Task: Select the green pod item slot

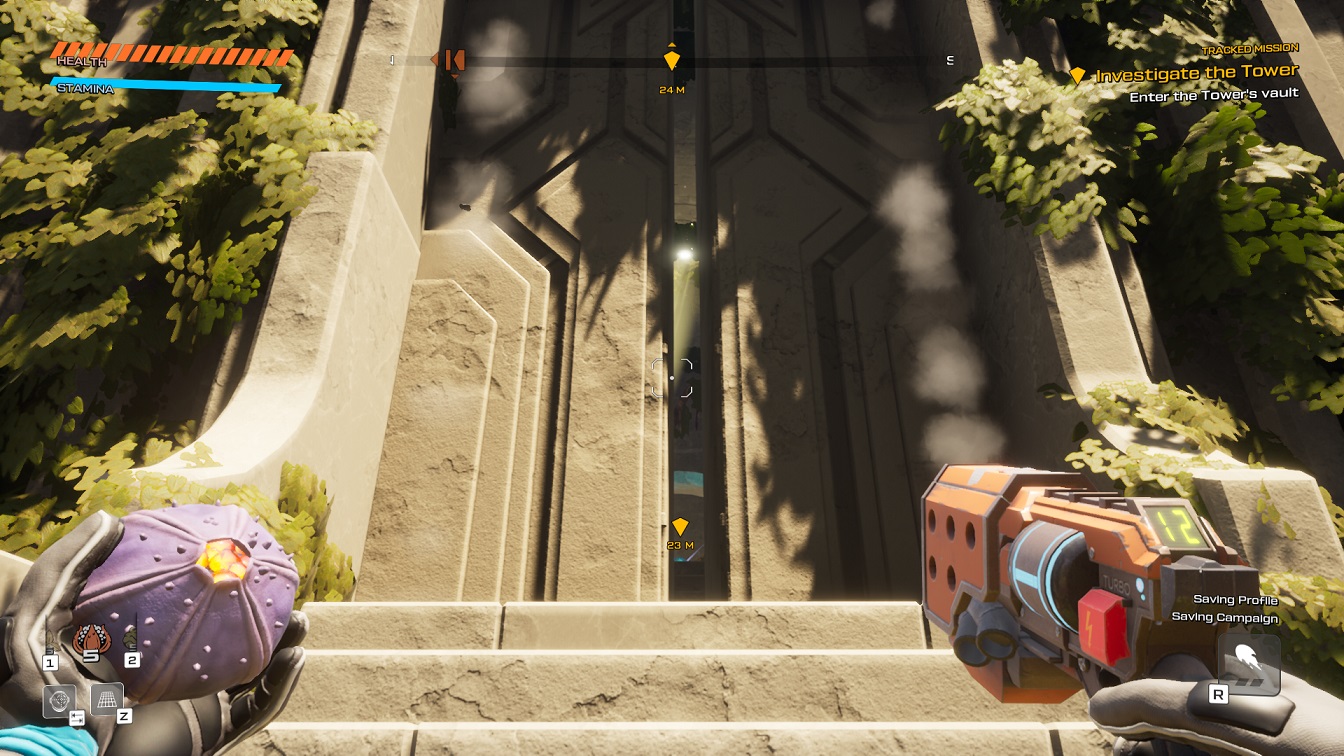Action: pyautogui.click(x=131, y=638)
